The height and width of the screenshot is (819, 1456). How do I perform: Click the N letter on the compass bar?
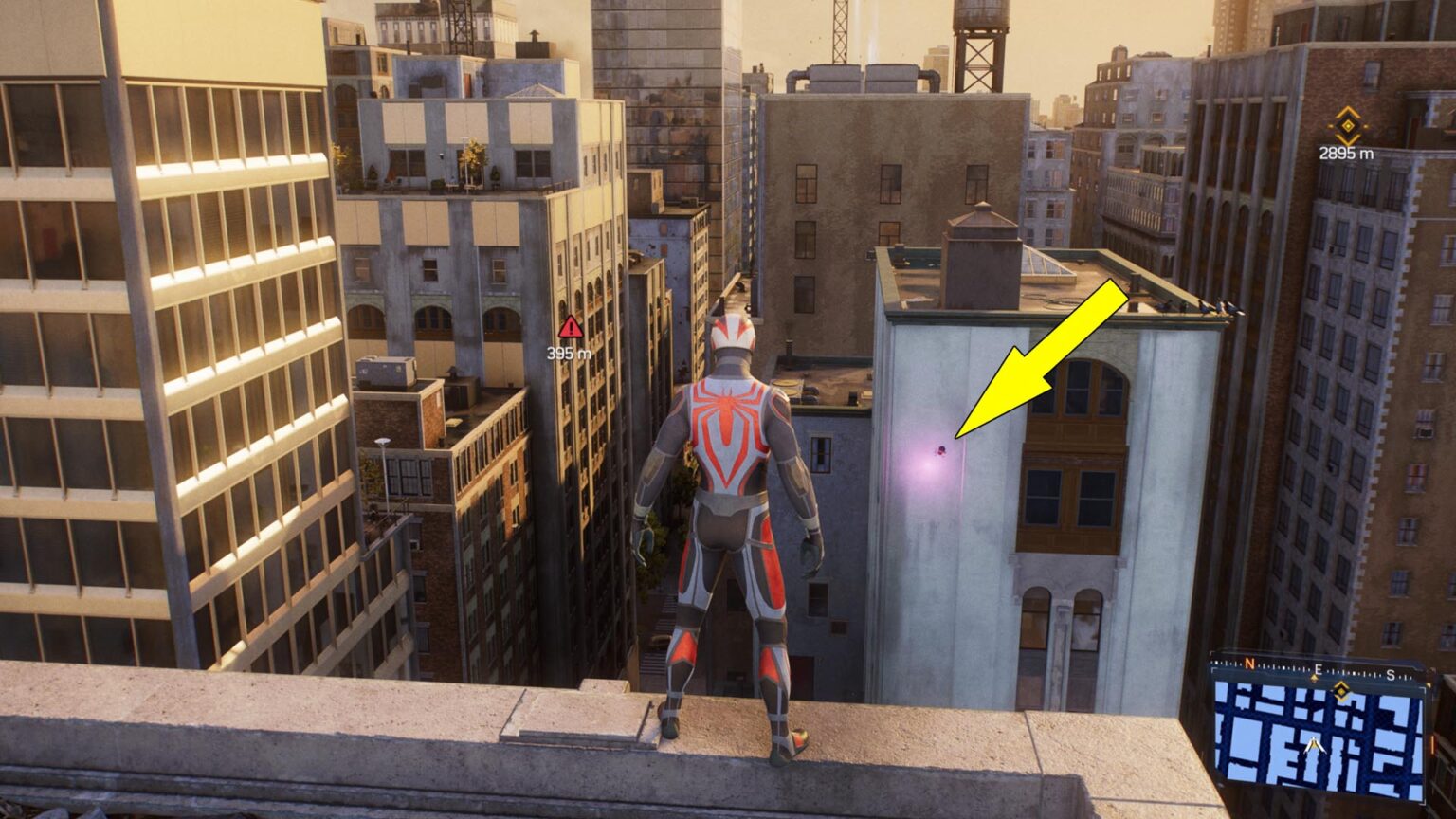pyautogui.click(x=1249, y=664)
